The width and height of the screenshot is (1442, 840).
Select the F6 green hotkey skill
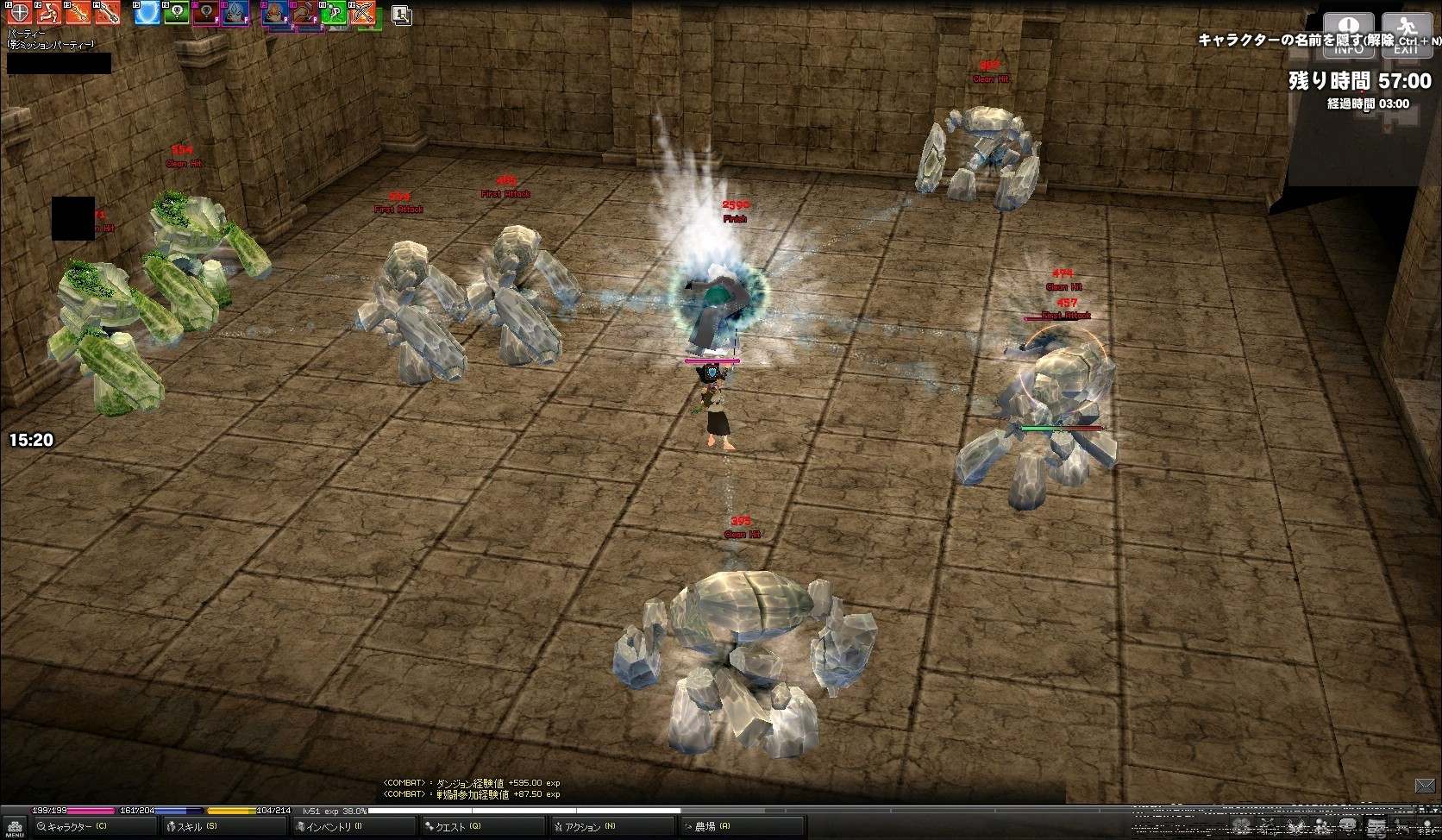[176, 13]
